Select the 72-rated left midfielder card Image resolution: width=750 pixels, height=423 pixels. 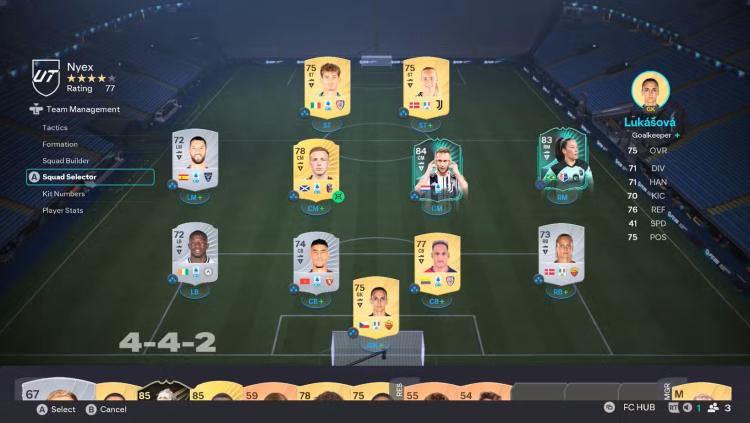coord(193,160)
